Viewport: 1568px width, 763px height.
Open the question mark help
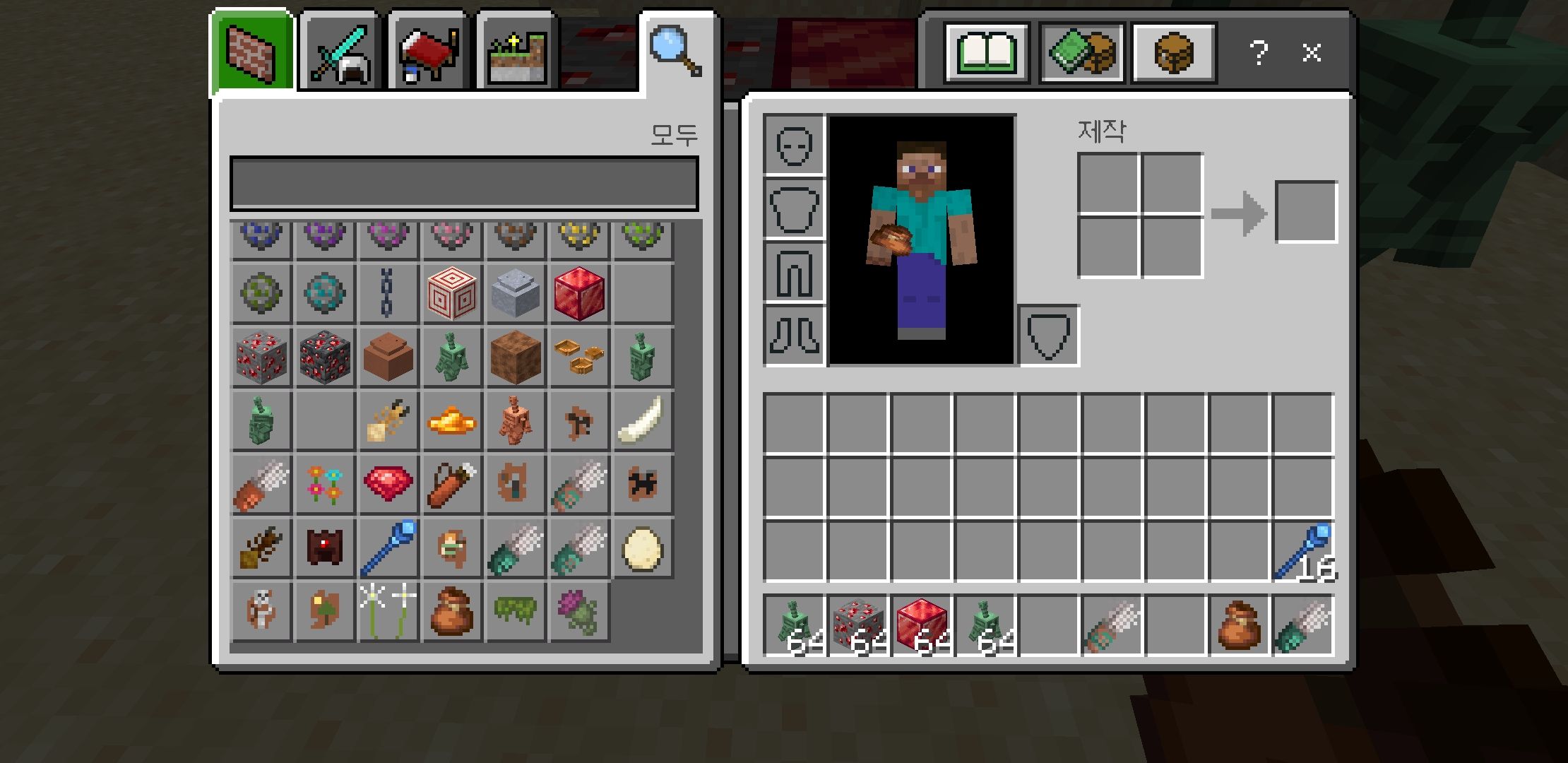[x=1258, y=53]
